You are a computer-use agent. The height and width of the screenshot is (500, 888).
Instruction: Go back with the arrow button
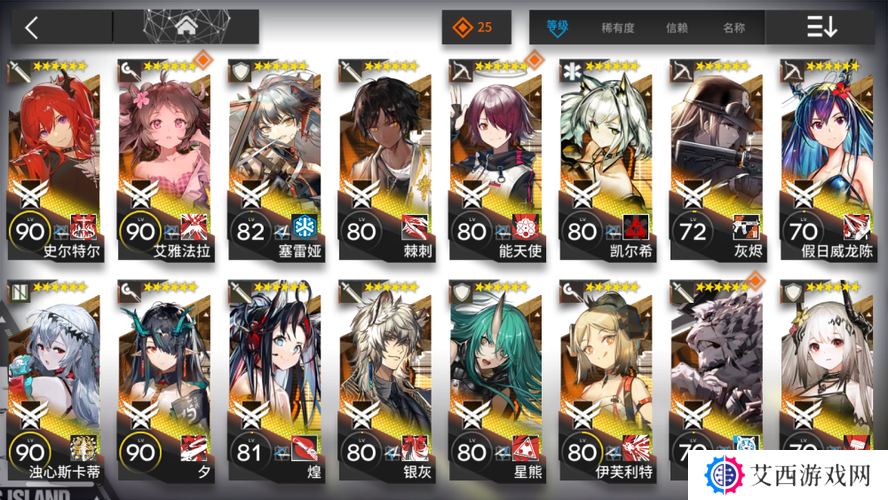tap(32, 27)
